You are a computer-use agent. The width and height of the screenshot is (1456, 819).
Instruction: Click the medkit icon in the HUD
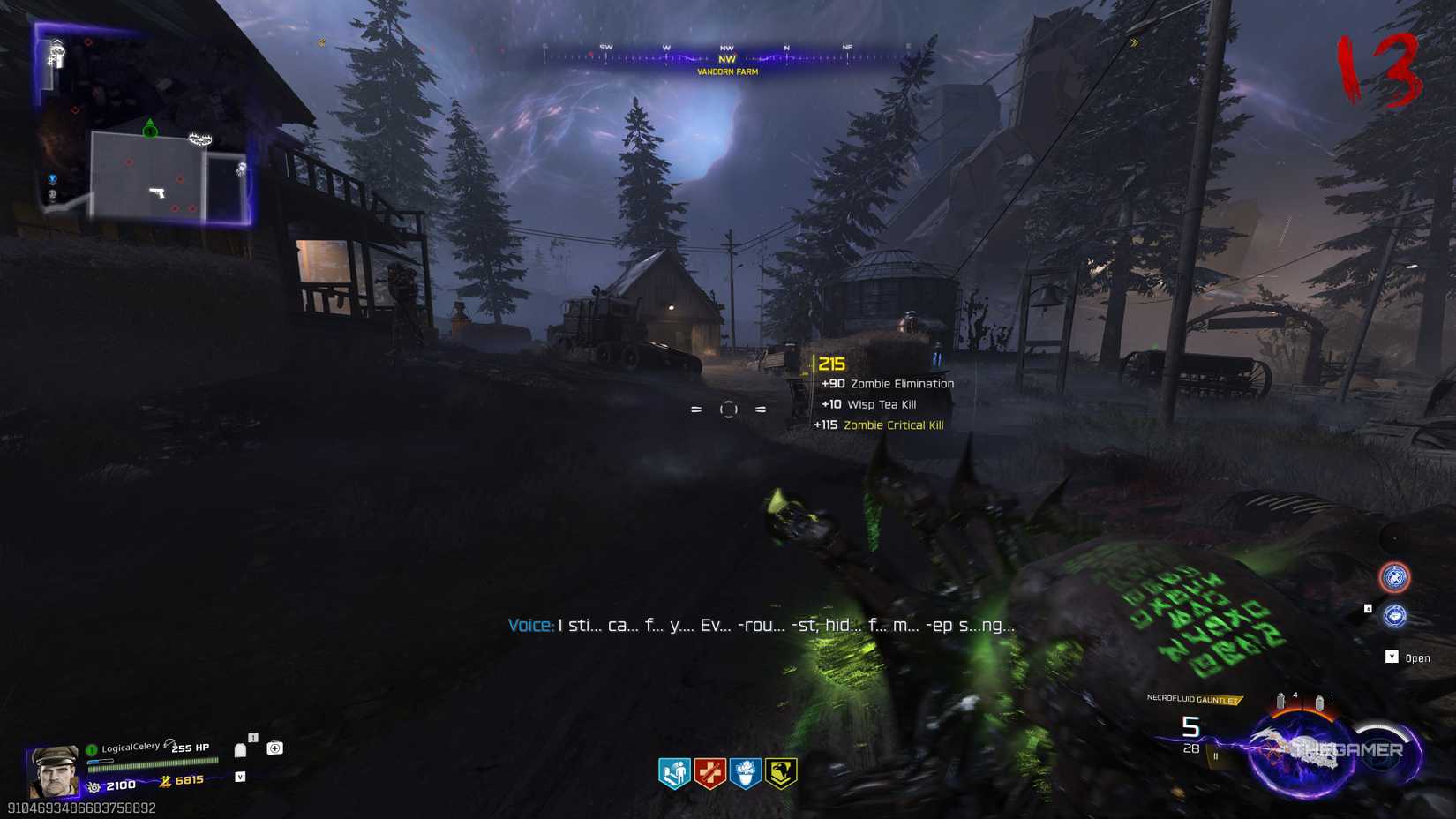coord(275,748)
